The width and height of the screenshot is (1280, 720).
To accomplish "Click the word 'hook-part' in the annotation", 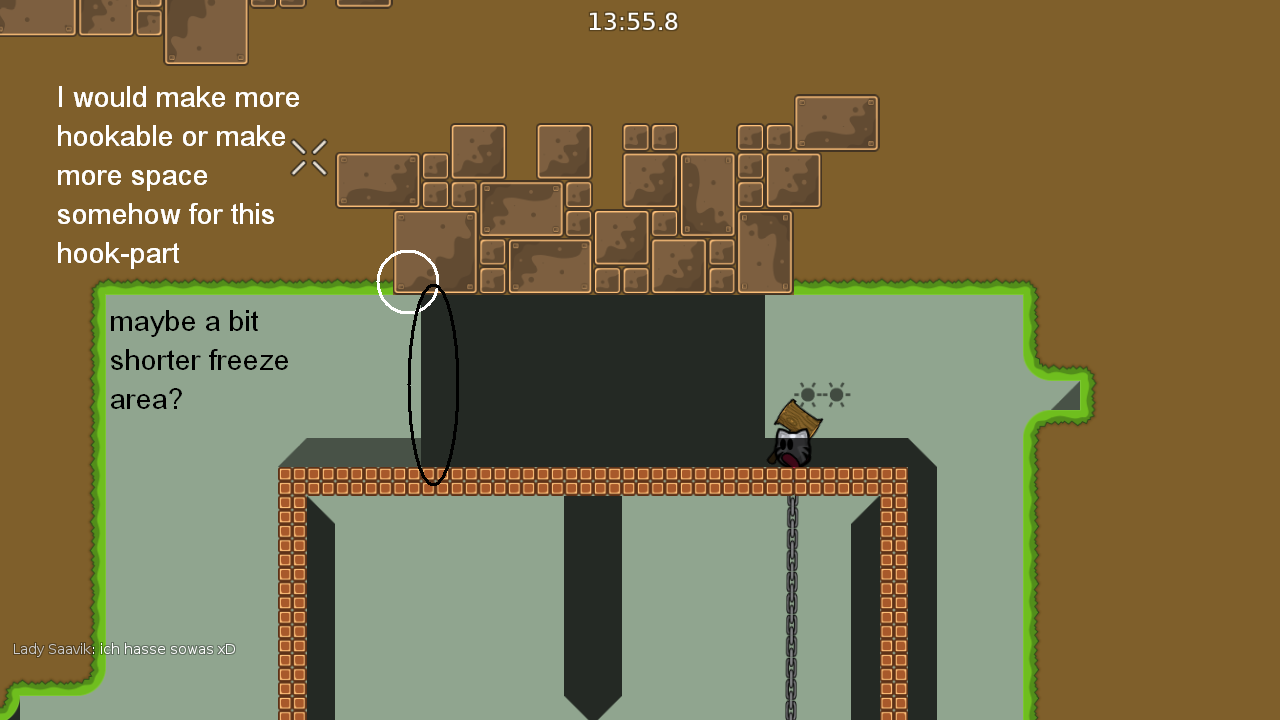I will 118,253.
